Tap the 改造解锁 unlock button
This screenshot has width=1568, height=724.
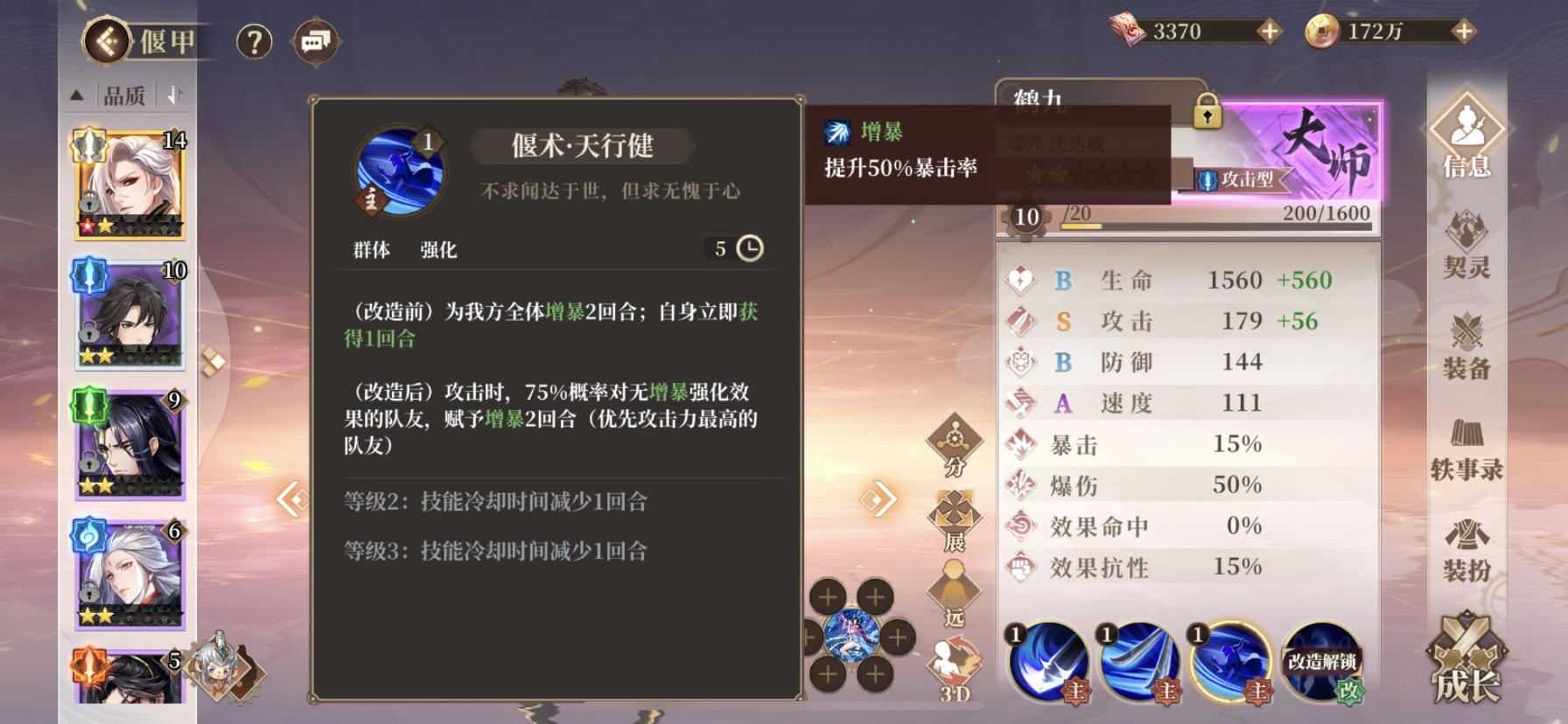pyautogui.click(x=1319, y=662)
